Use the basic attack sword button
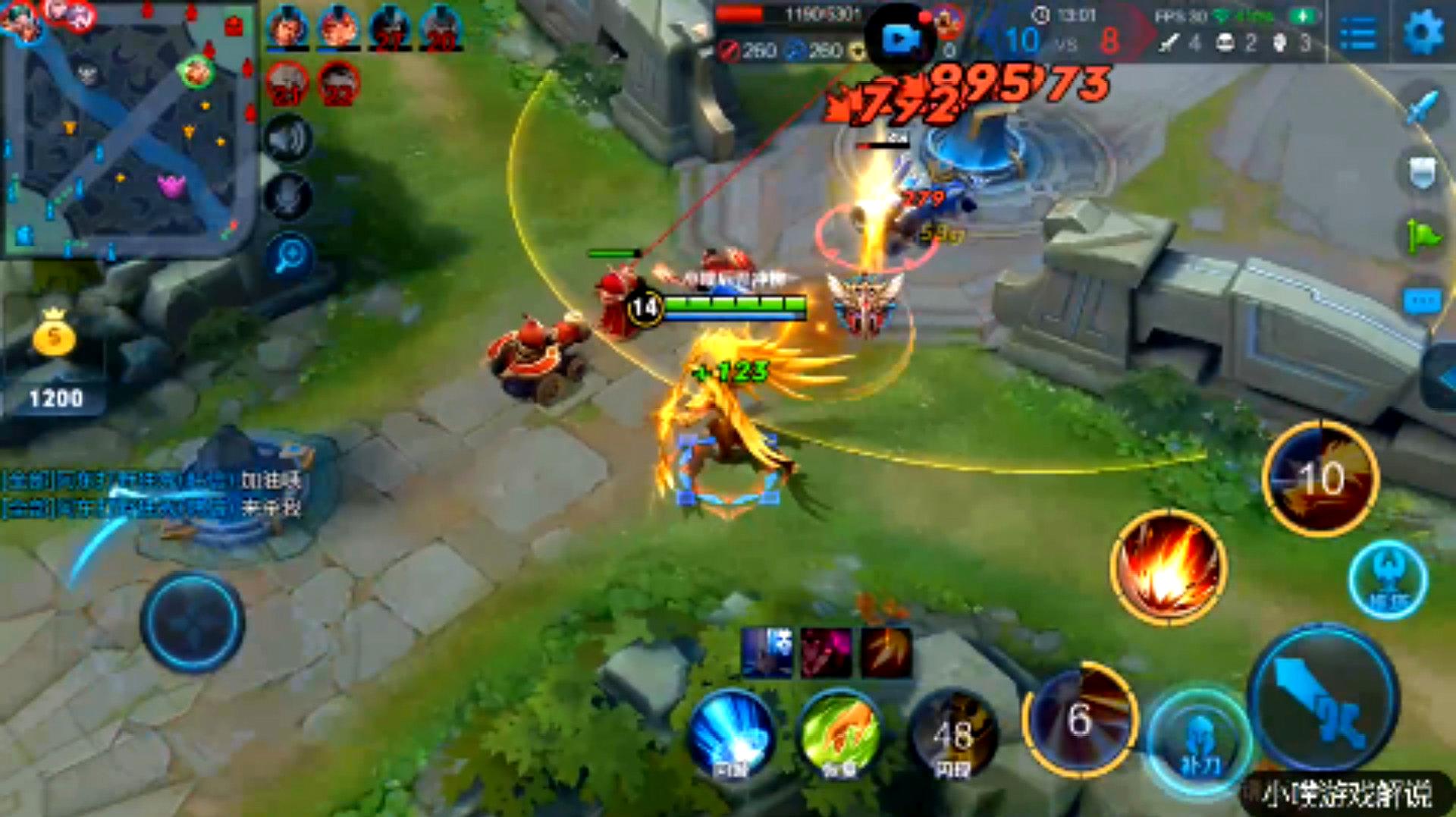Image resolution: width=1456 pixels, height=817 pixels. (x=1323, y=698)
